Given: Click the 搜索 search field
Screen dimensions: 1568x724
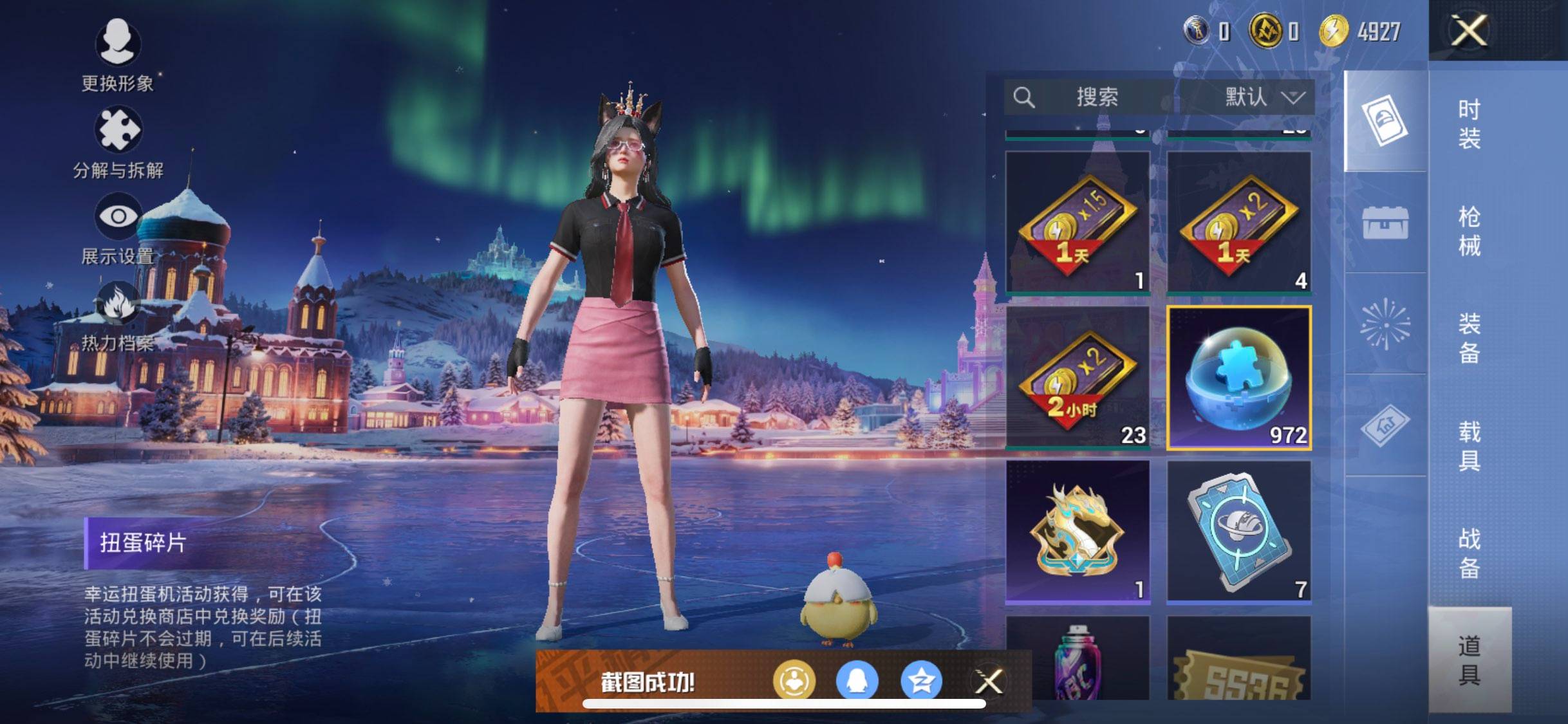Looking at the screenshot, I should click(1094, 97).
